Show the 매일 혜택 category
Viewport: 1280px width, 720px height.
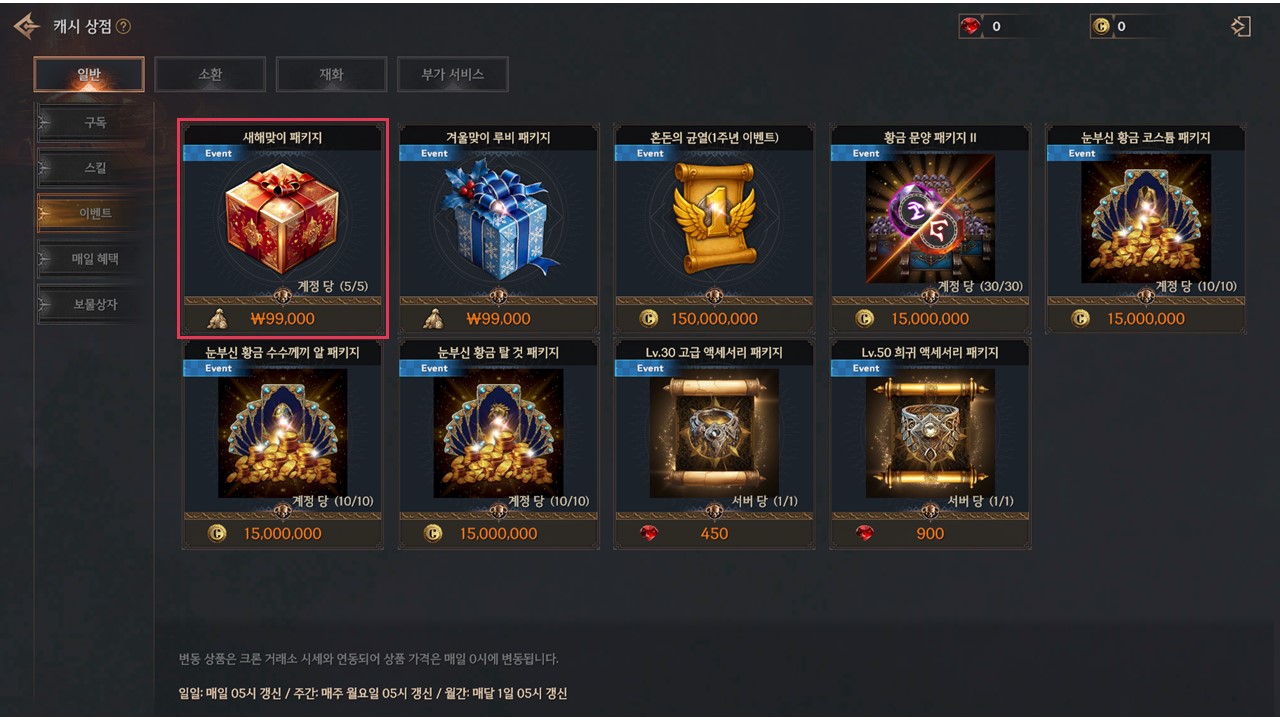pos(94,259)
